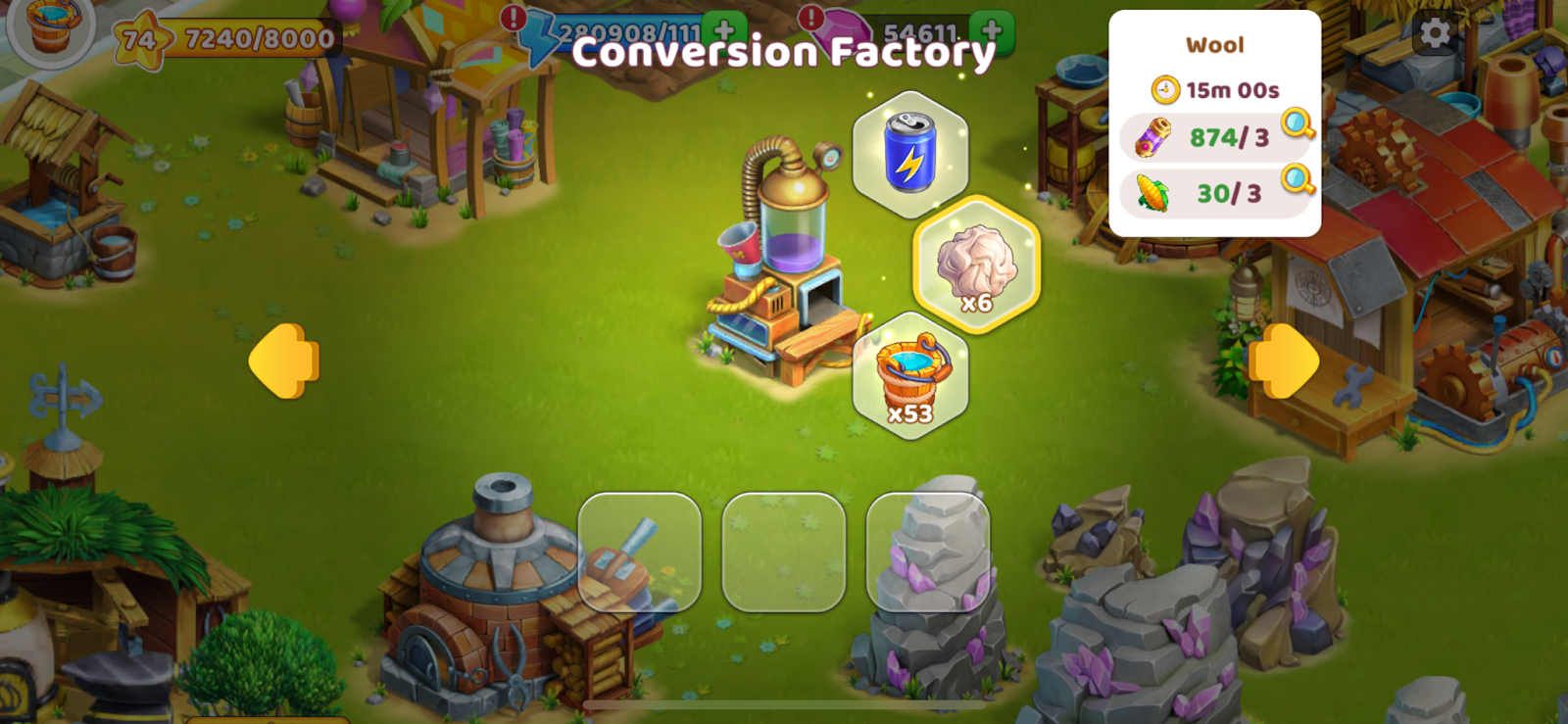Inspect the corn ingredient magnifier
The width and height of the screenshot is (1568, 724).
pyautogui.click(x=1298, y=179)
